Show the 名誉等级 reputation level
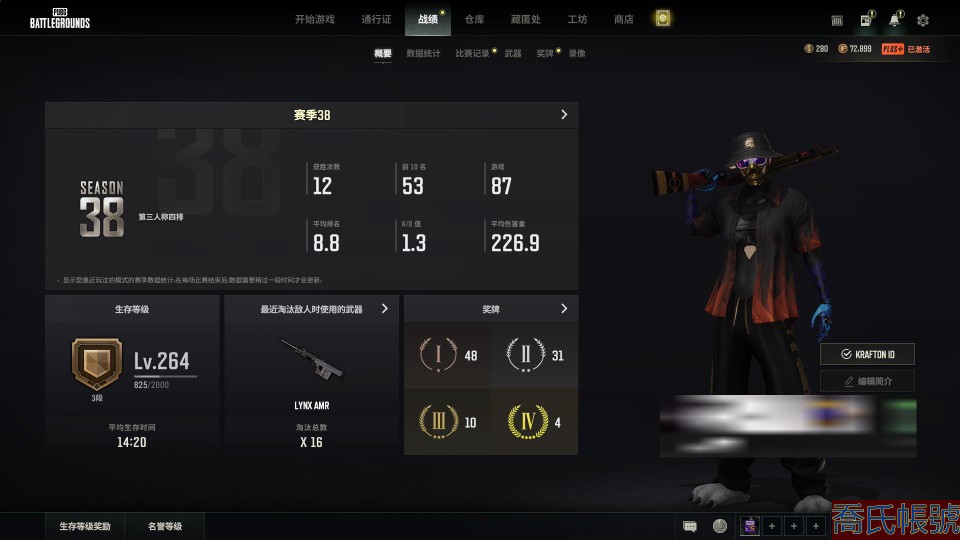 [165, 526]
